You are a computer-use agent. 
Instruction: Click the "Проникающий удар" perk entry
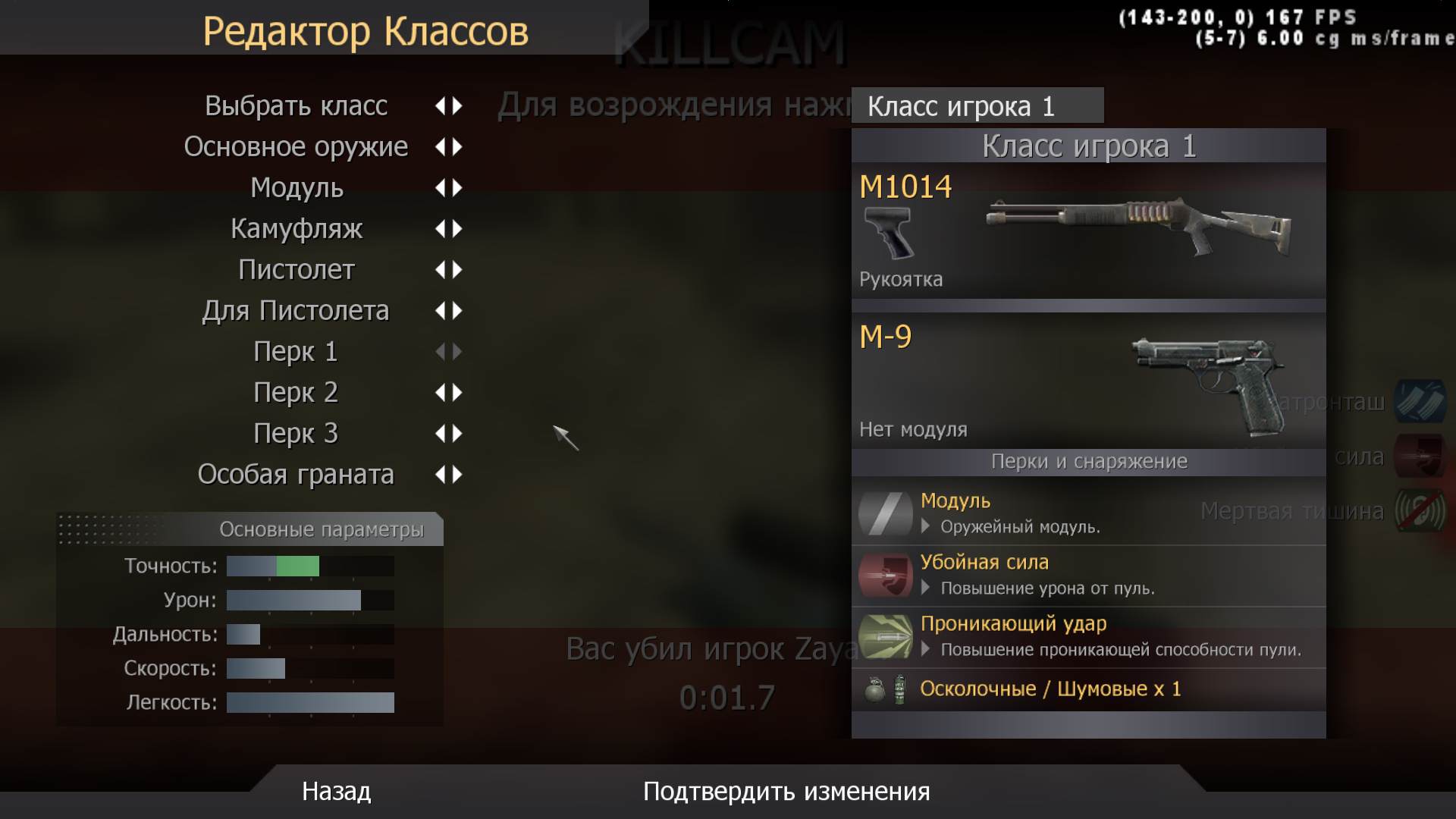(1088, 636)
